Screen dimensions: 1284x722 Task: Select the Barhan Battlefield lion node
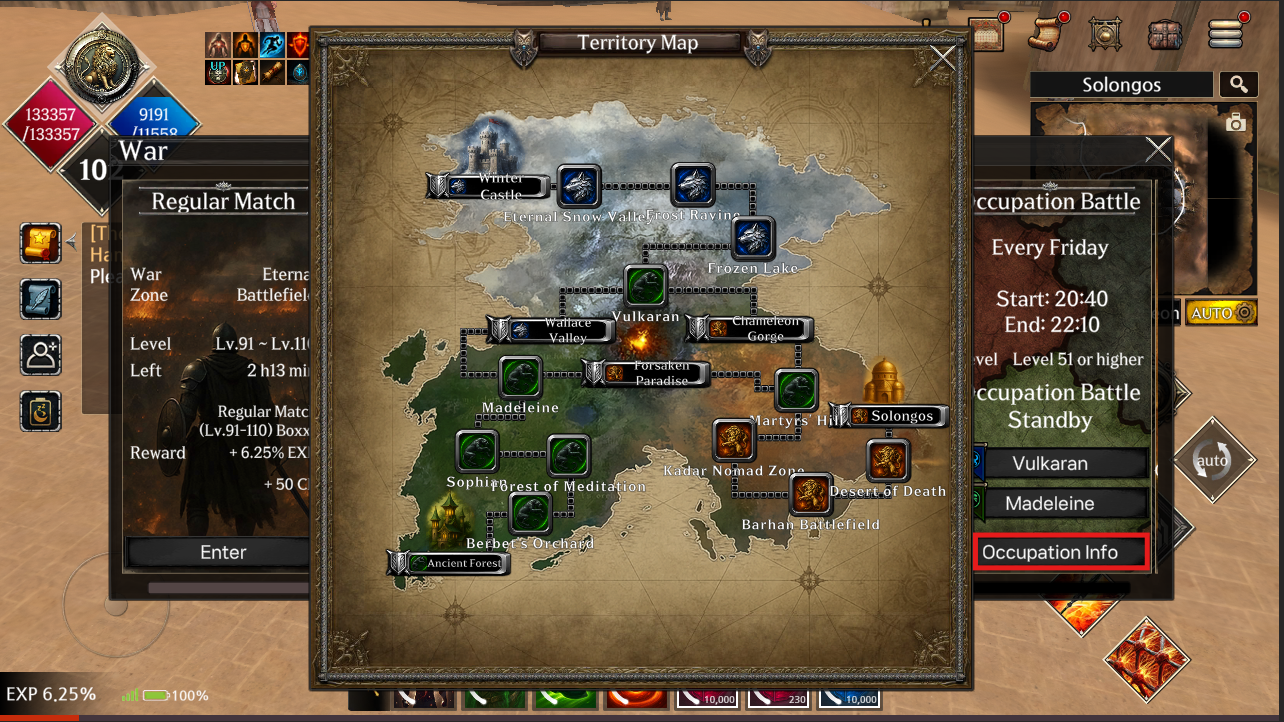coord(811,495)
